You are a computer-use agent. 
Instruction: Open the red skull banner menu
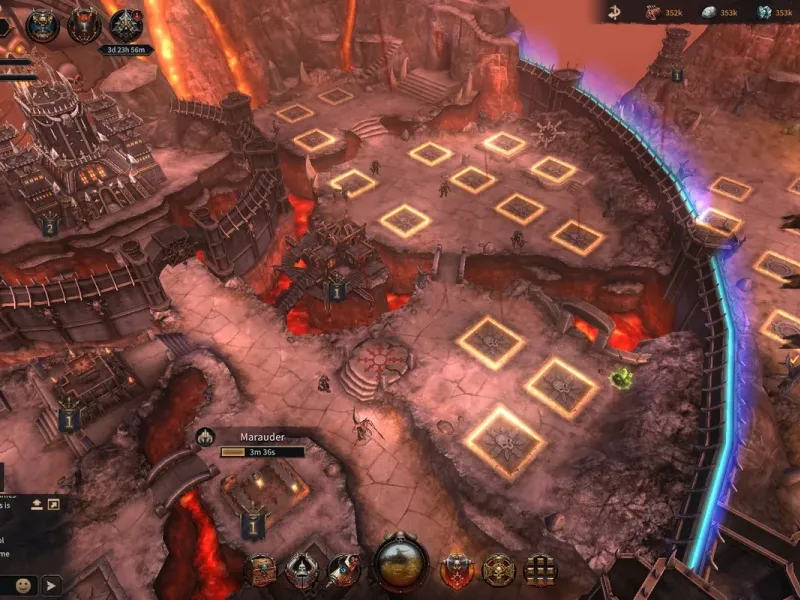click(x=457, y=571)
